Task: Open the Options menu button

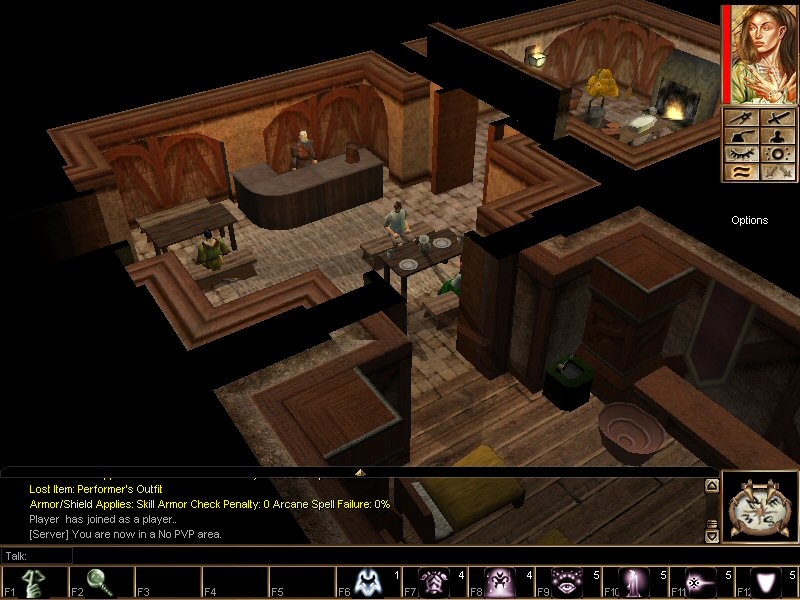Action: [x=749, y=220]
